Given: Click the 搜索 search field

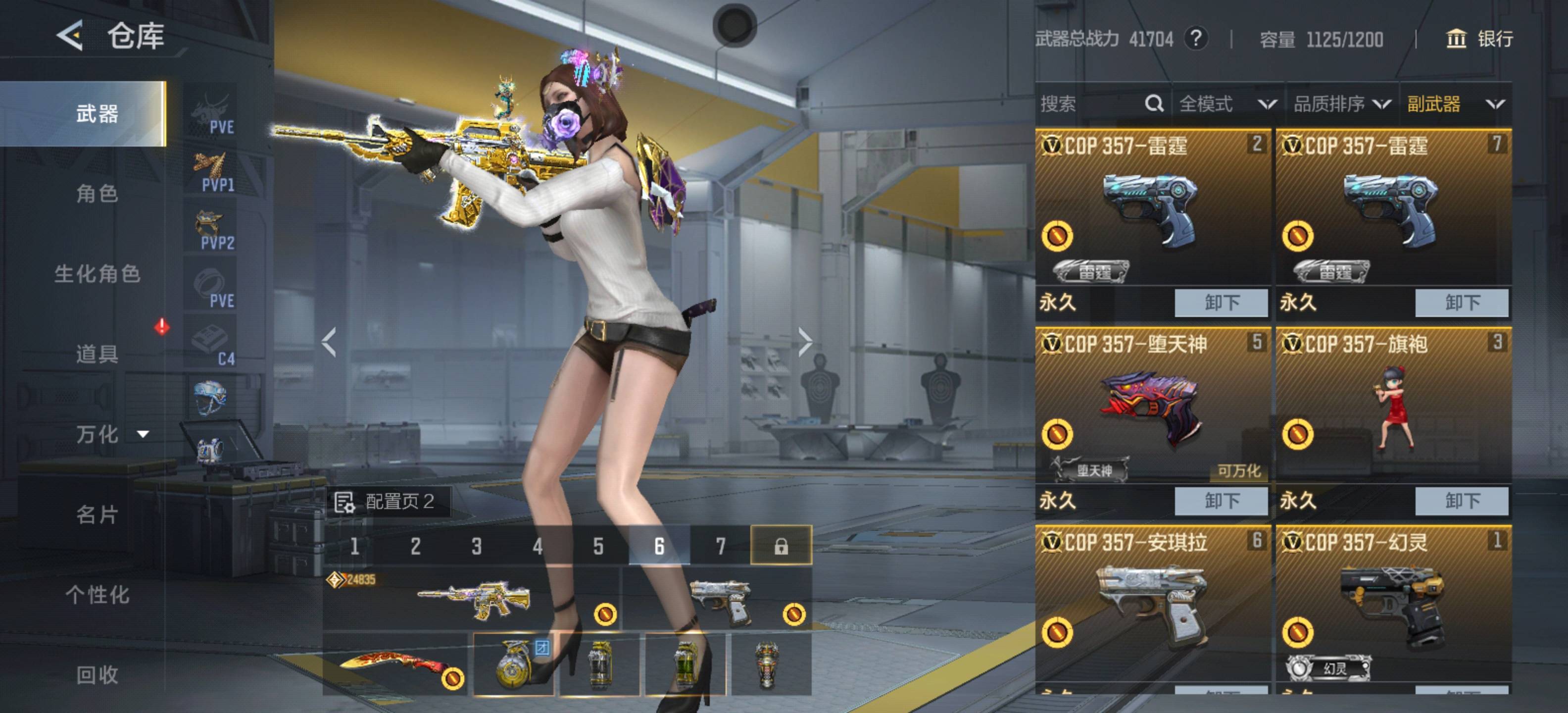Looking at the screenshot, I should (x=1089, y=104).
